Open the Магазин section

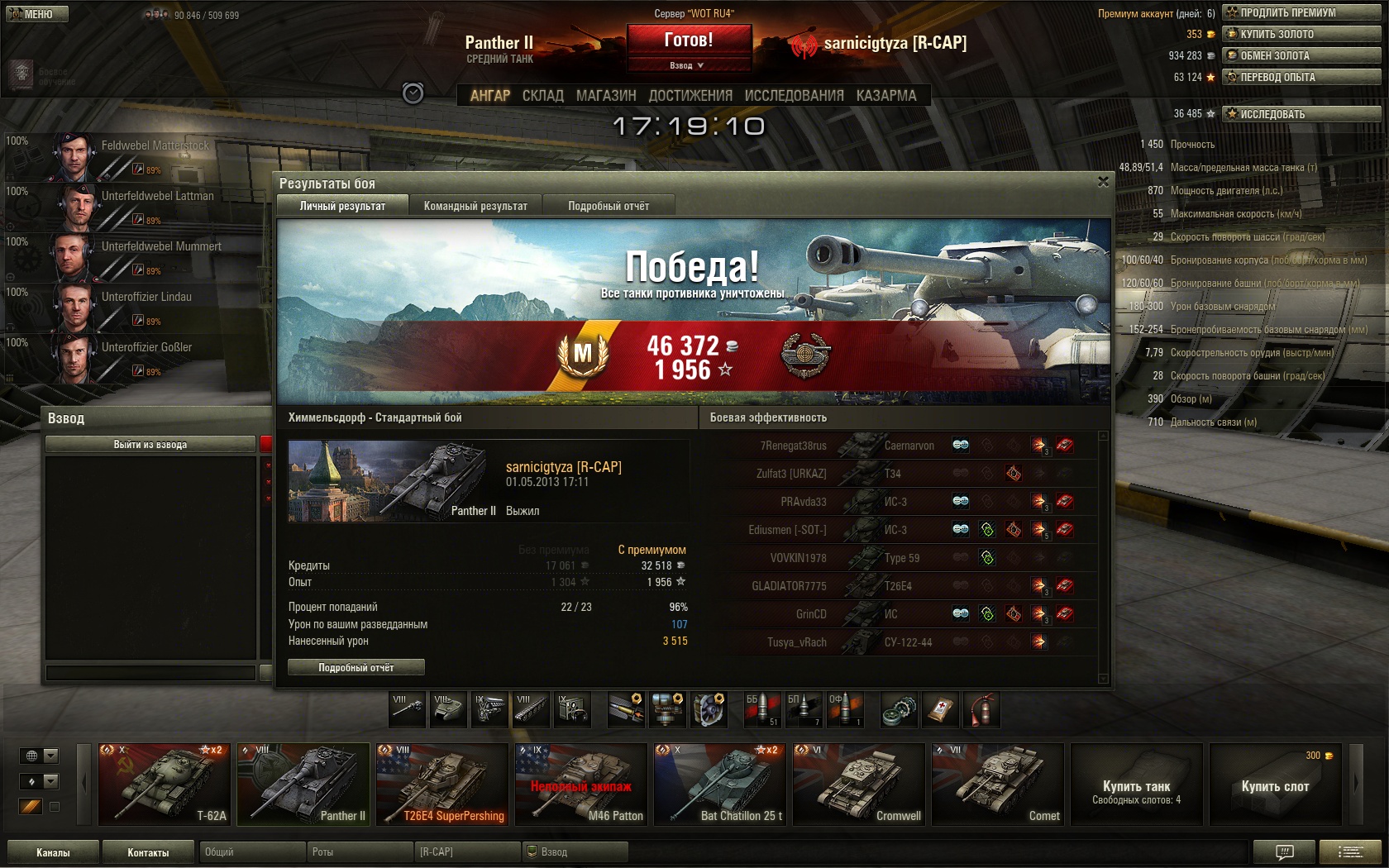[606, 96]
